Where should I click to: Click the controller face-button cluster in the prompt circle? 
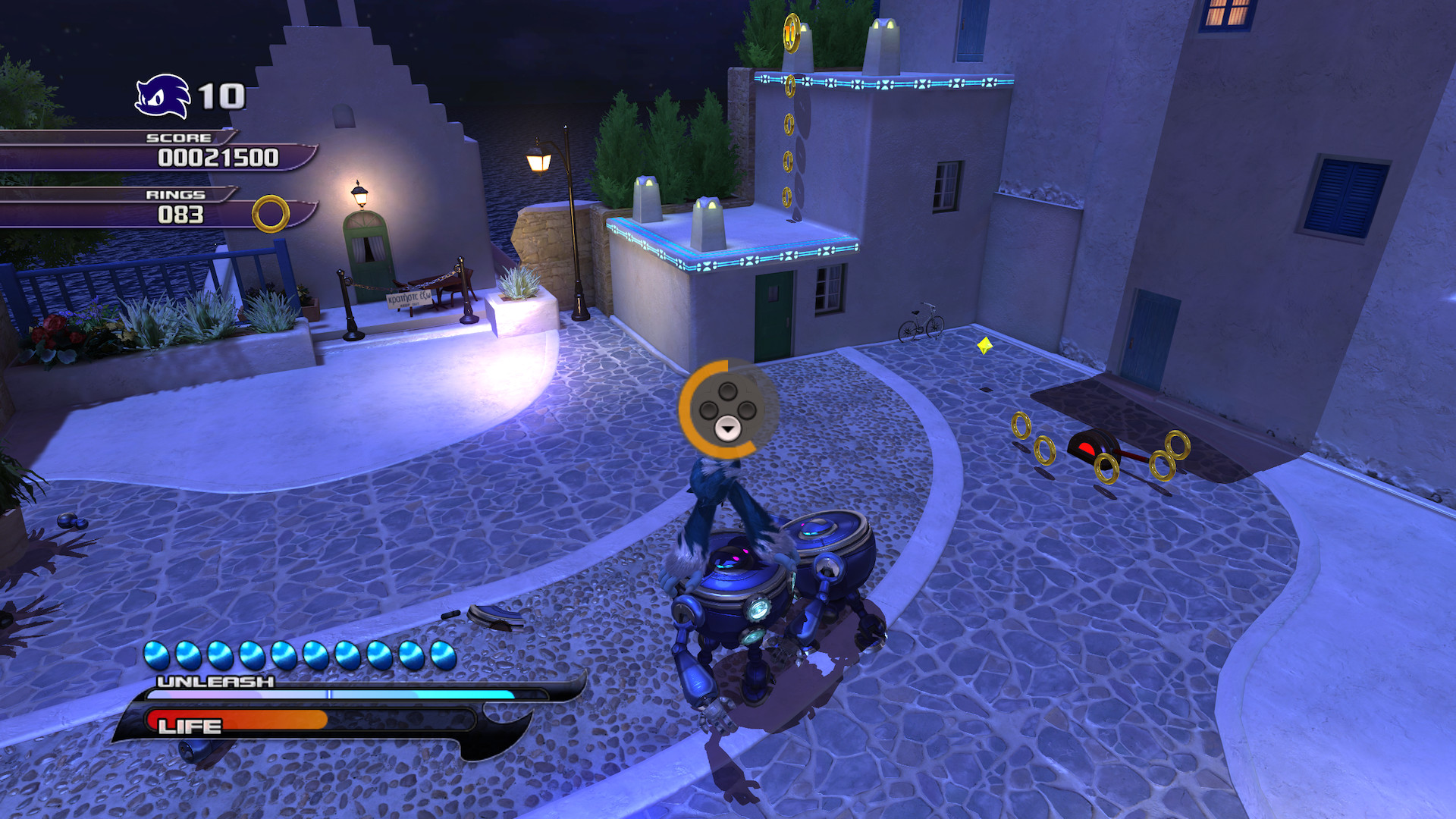pyautogui.click(x=727, y=409)
